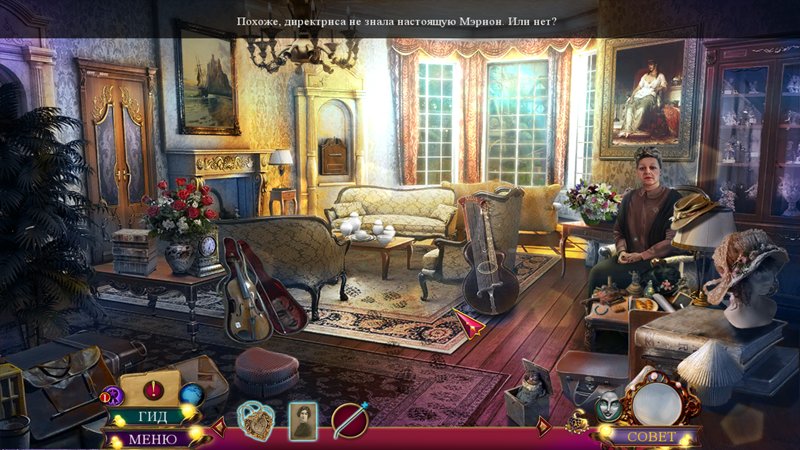Pick the old portrait photograph from inventory
This screenshot has width=800, height=450.
point(302,421)
